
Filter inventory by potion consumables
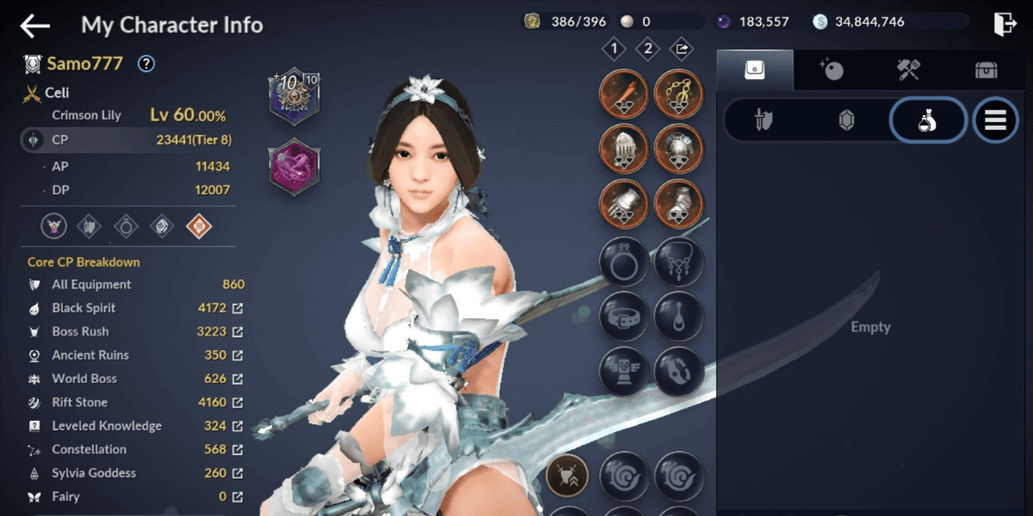pyautogui.click(x=927, y=121)
